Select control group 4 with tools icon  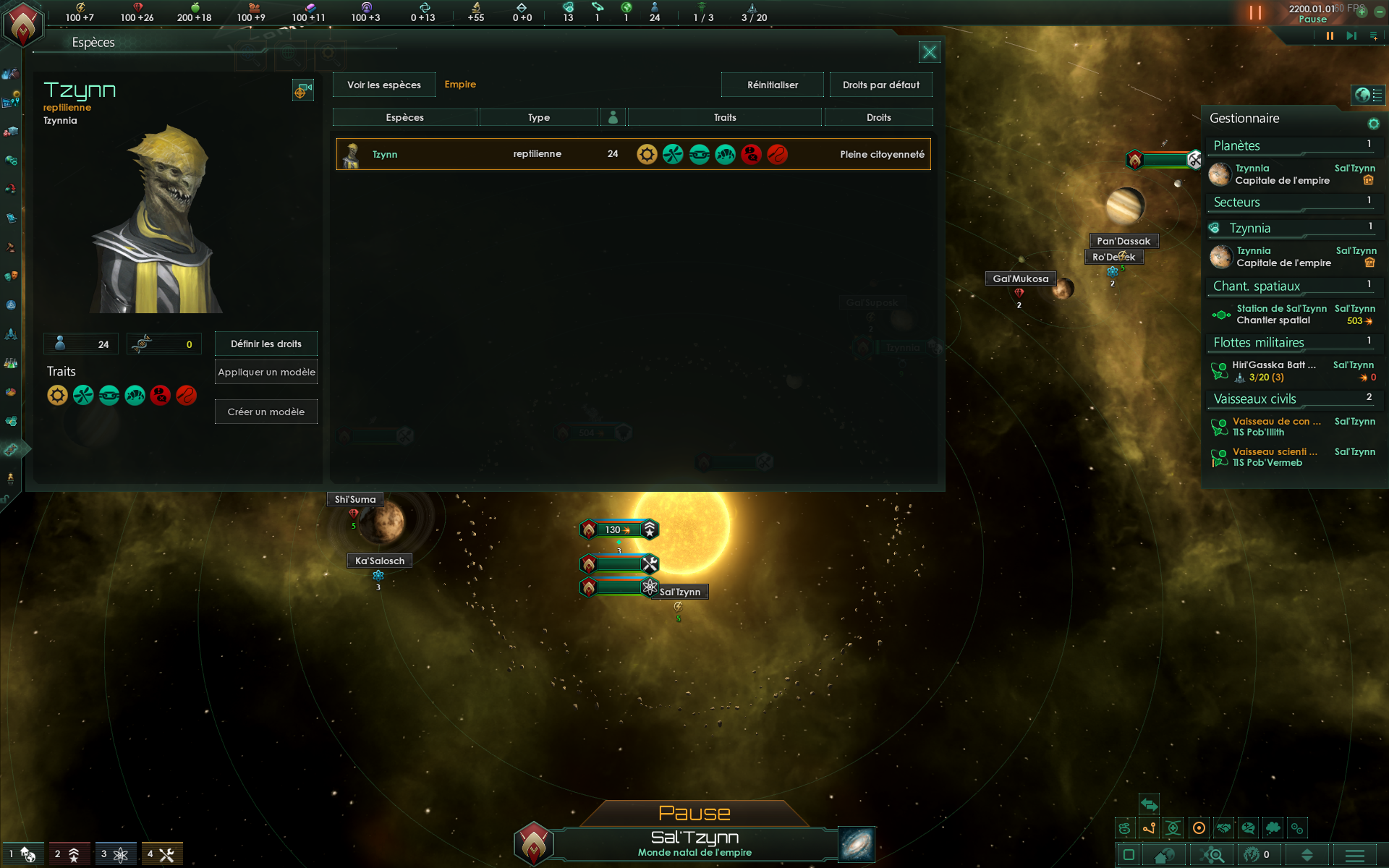tap(161, 854)
